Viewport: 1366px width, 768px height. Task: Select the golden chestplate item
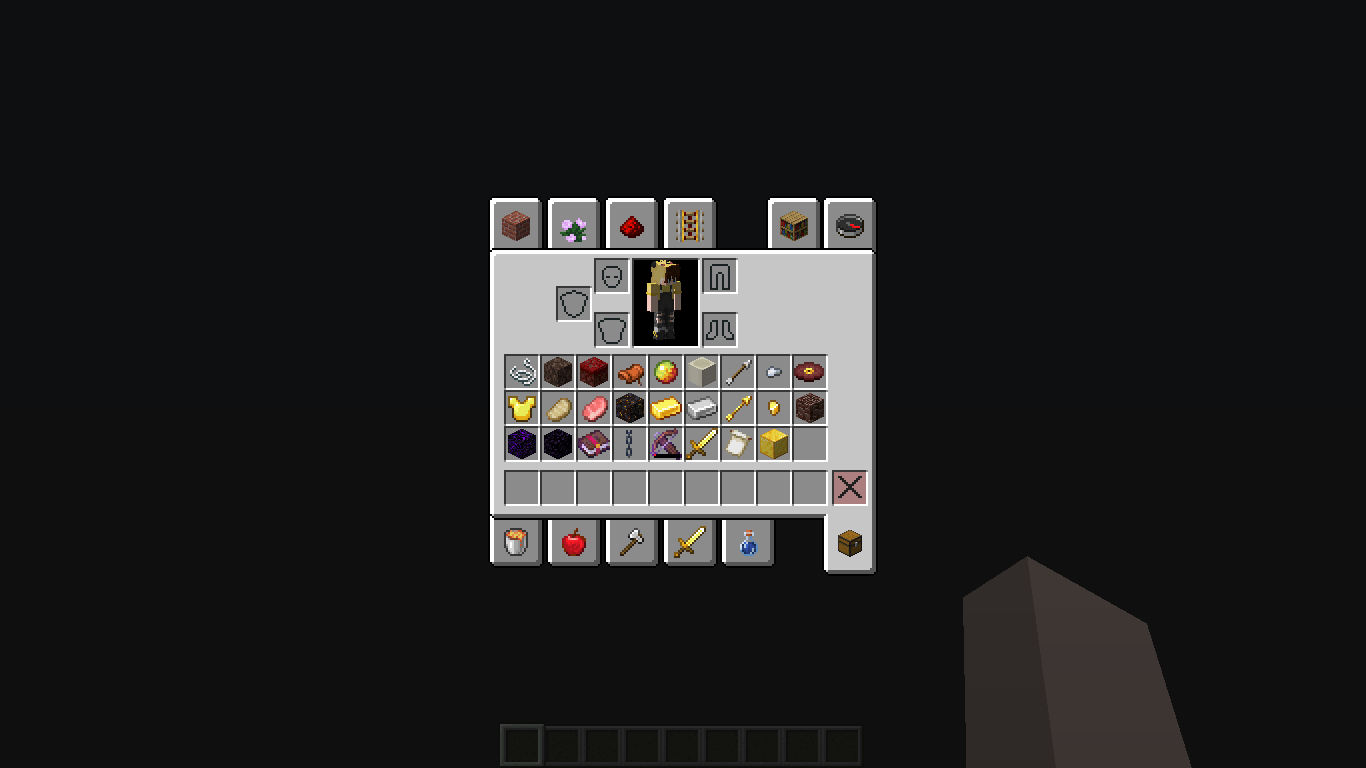click(x=520, y=407)
